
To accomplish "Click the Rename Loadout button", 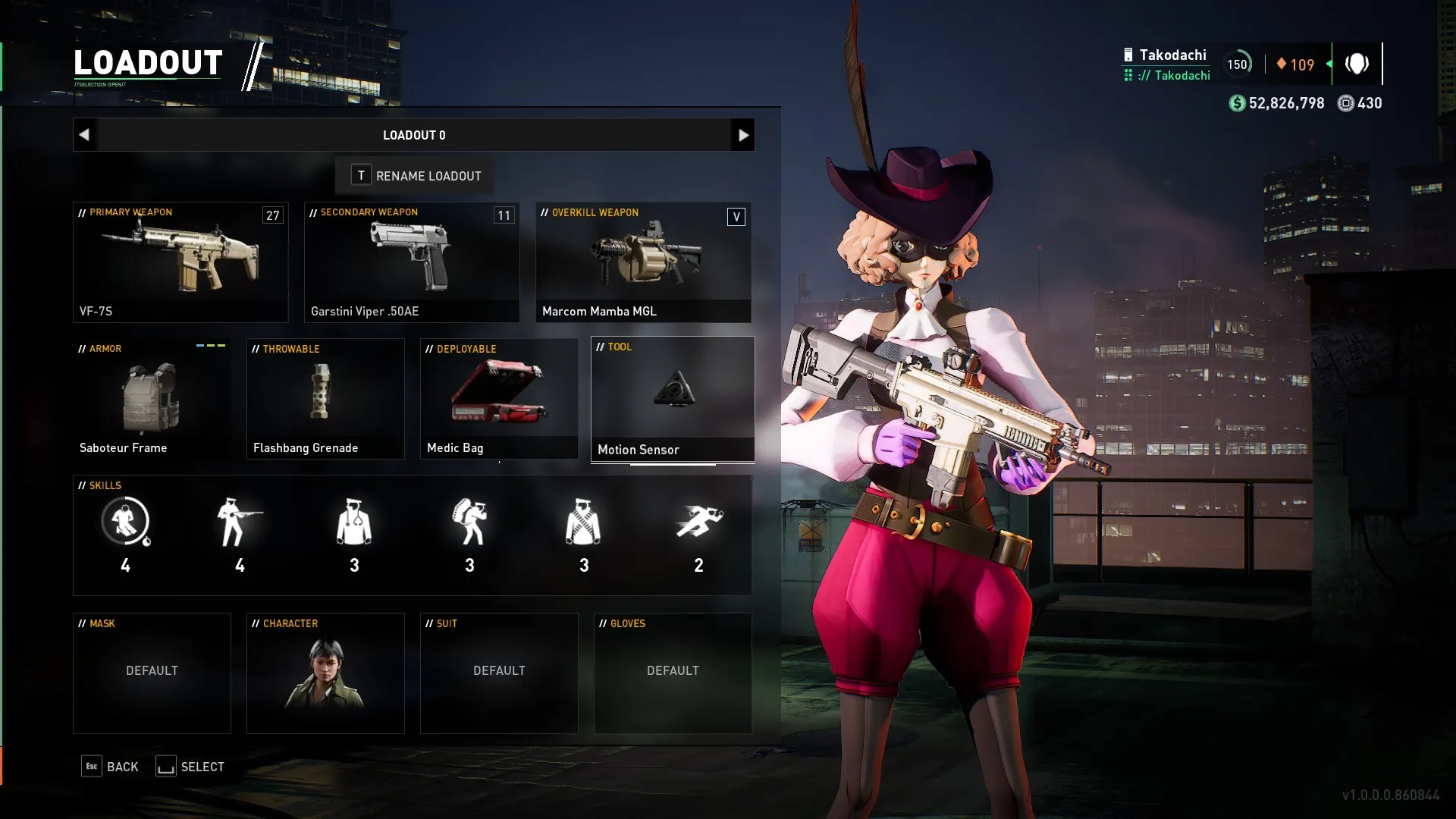I will pyautogui.click(x=416, y=176).
